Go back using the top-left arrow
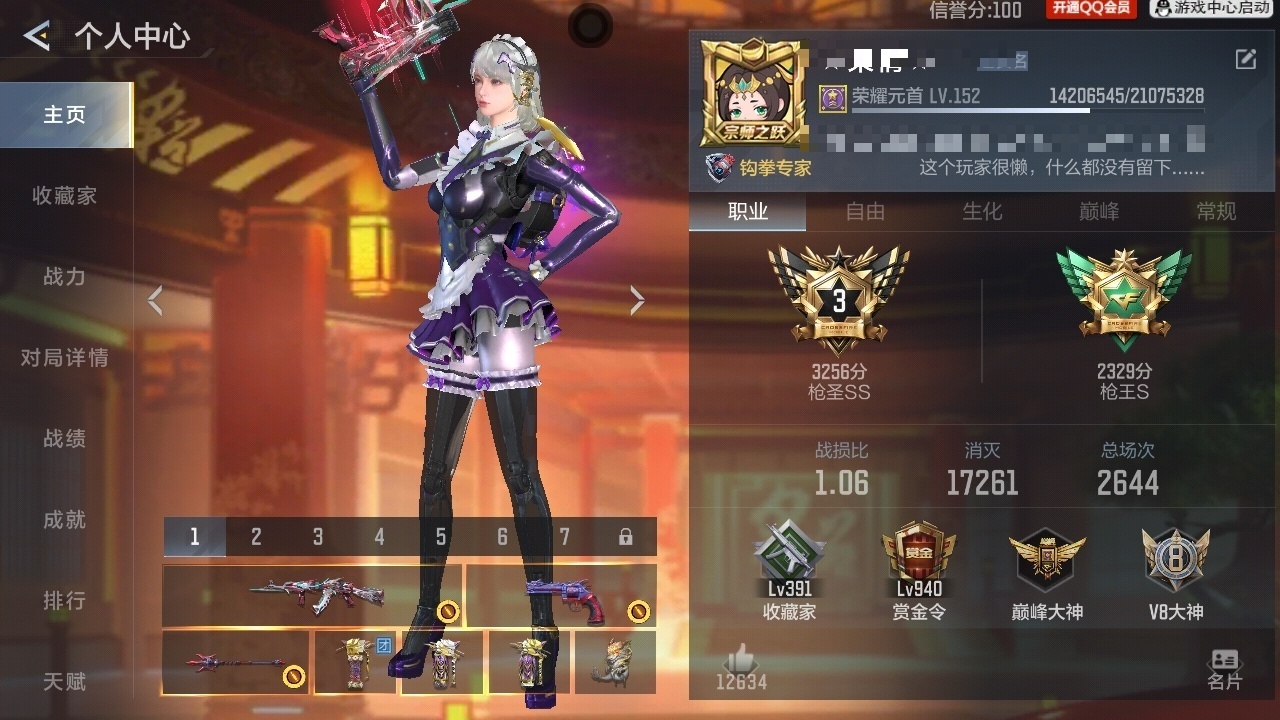This screenshot has height=720, width=1280. pos(37,37)
